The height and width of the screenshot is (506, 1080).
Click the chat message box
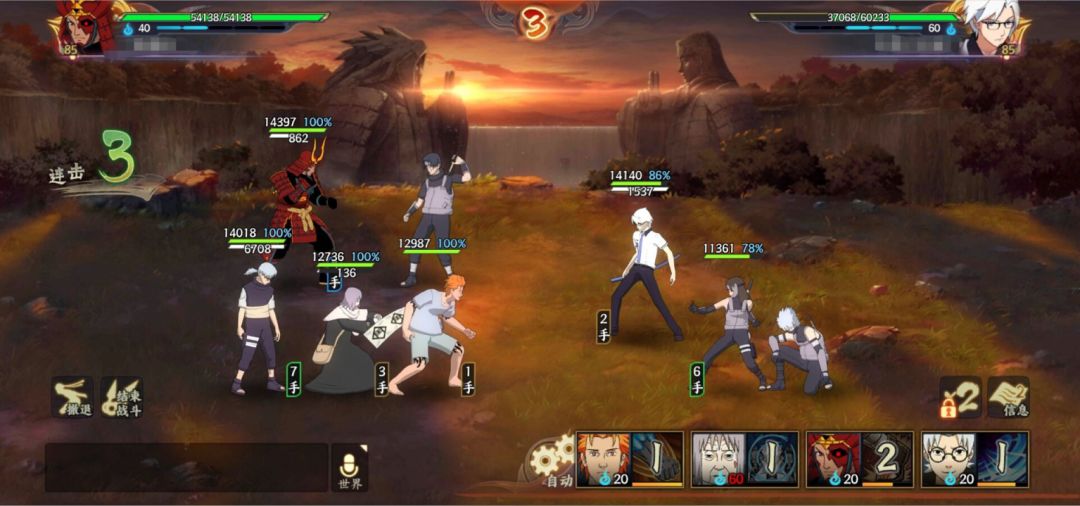[186, 468]
